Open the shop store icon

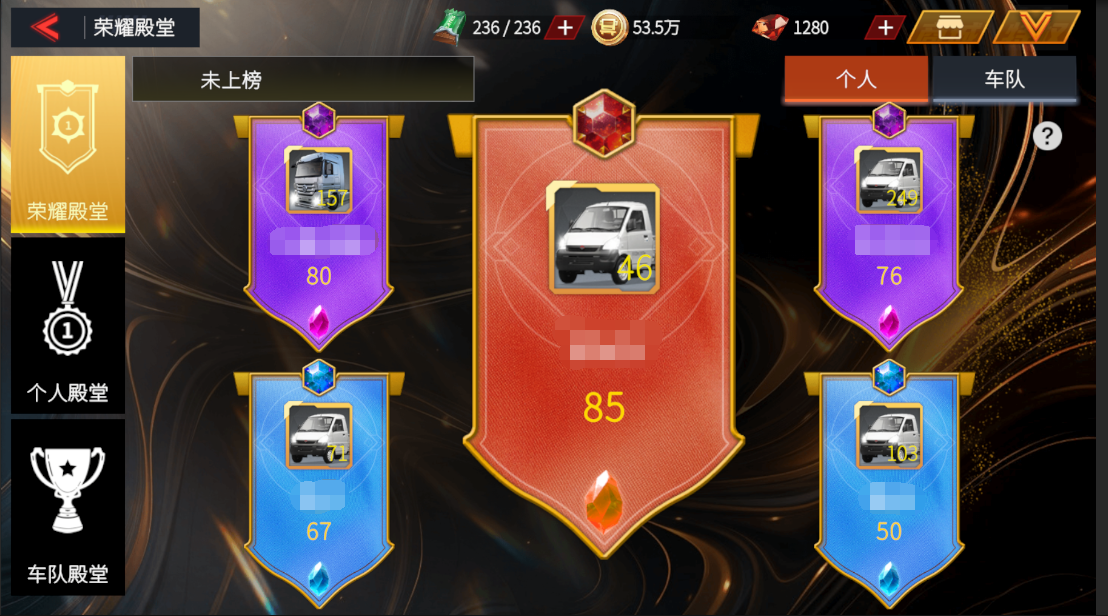[x=948, y=27]
